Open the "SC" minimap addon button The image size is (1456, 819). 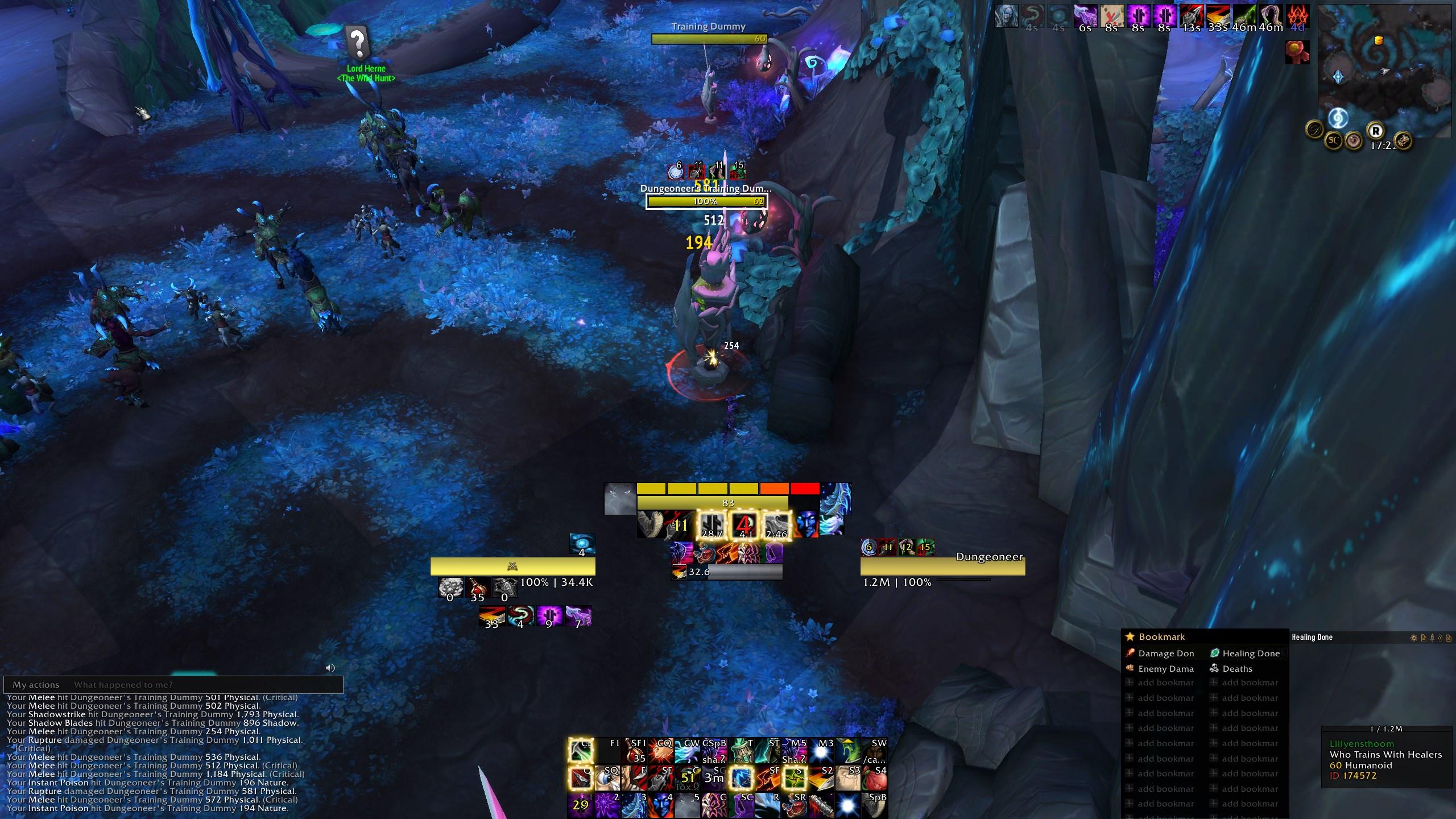click(x=1334, y=139)
